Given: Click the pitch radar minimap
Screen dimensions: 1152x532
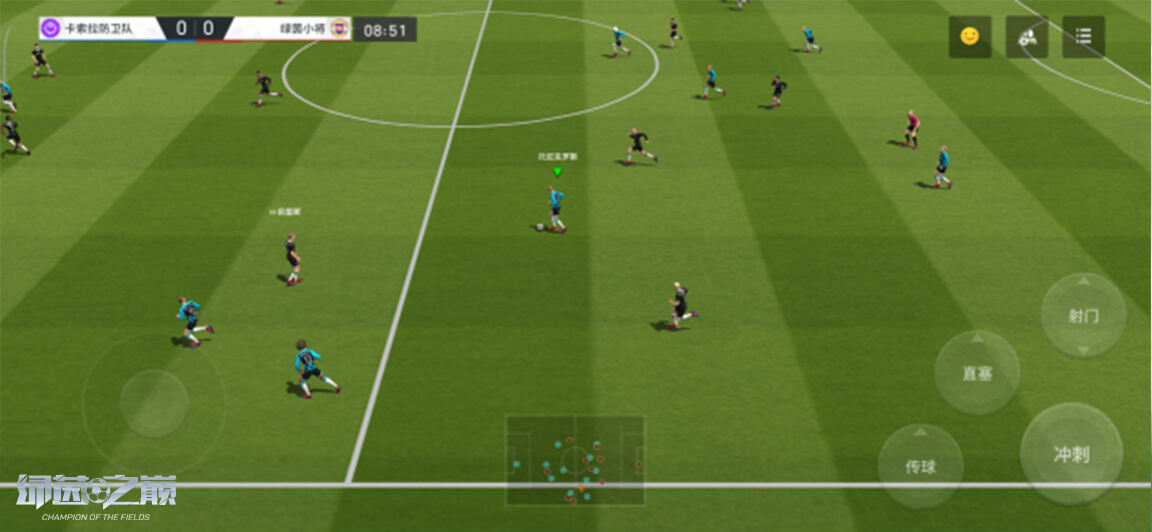Looking at the screenshot, I should pos(575,460).
